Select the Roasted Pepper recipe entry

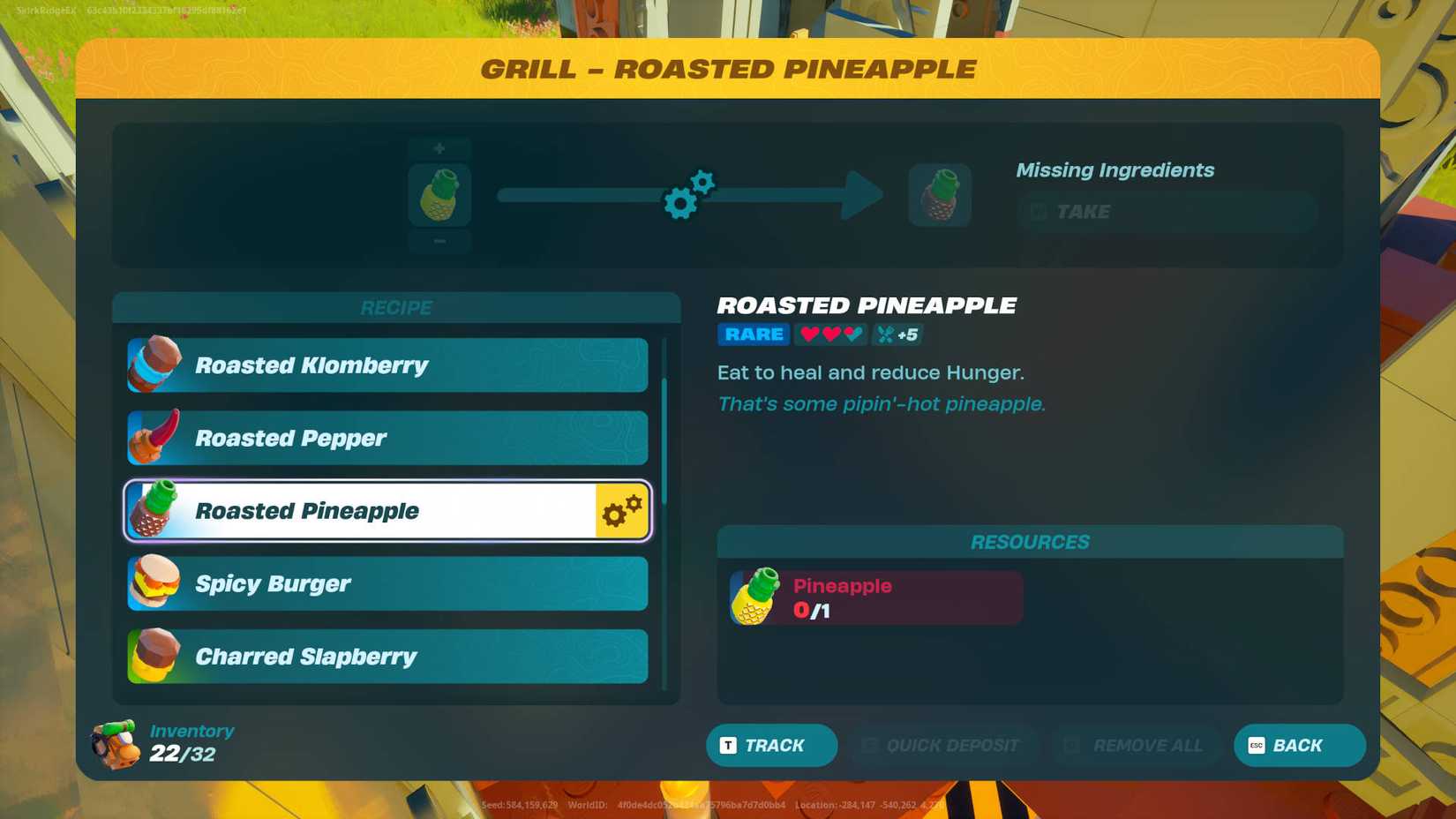pos(388,438)
